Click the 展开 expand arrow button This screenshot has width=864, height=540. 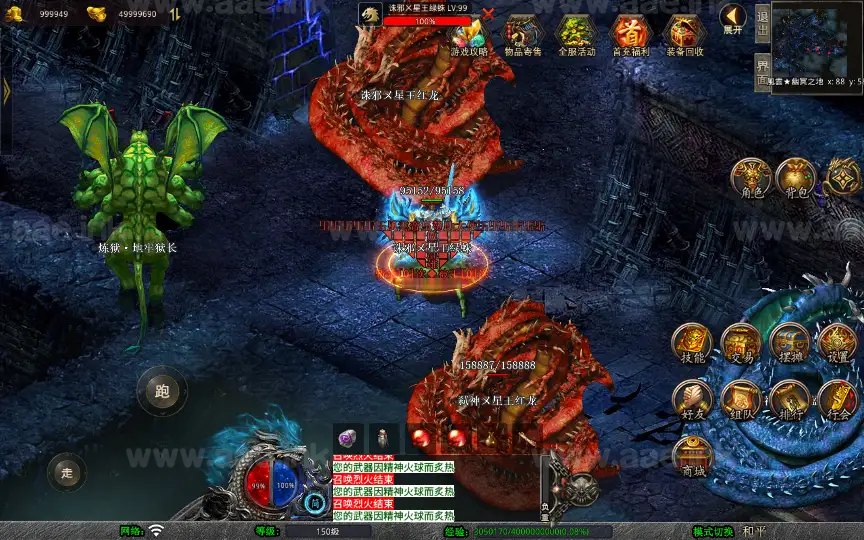732,17
